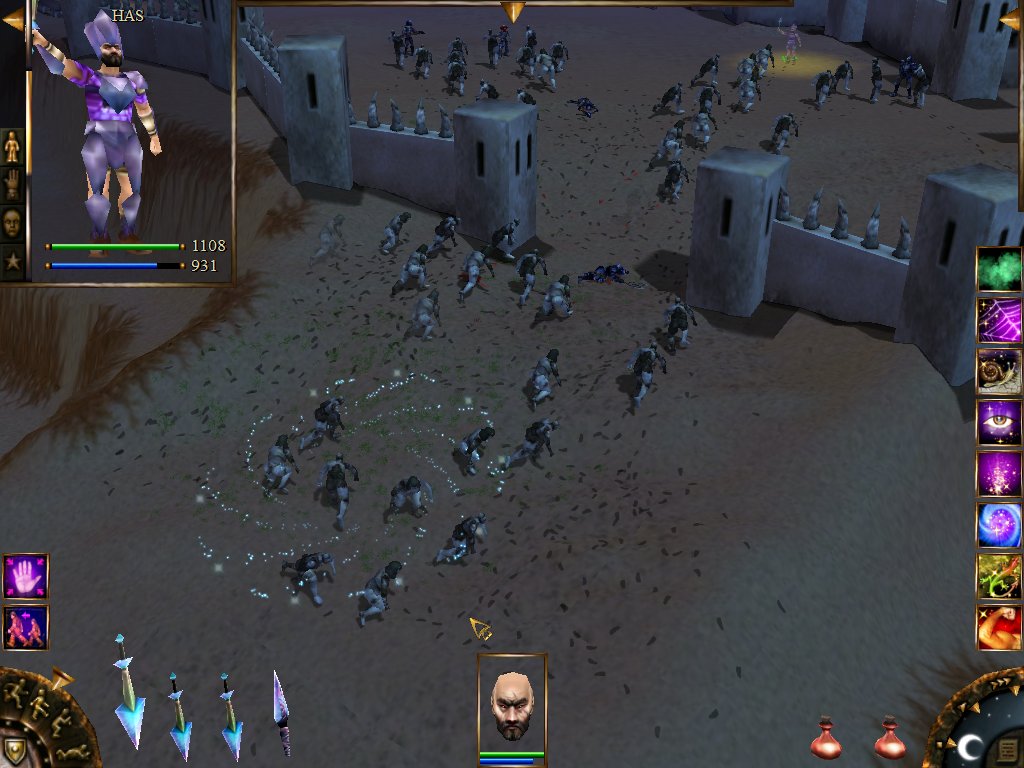
Task: Open the hand tab on portrait panel
Action: point(12,185)
